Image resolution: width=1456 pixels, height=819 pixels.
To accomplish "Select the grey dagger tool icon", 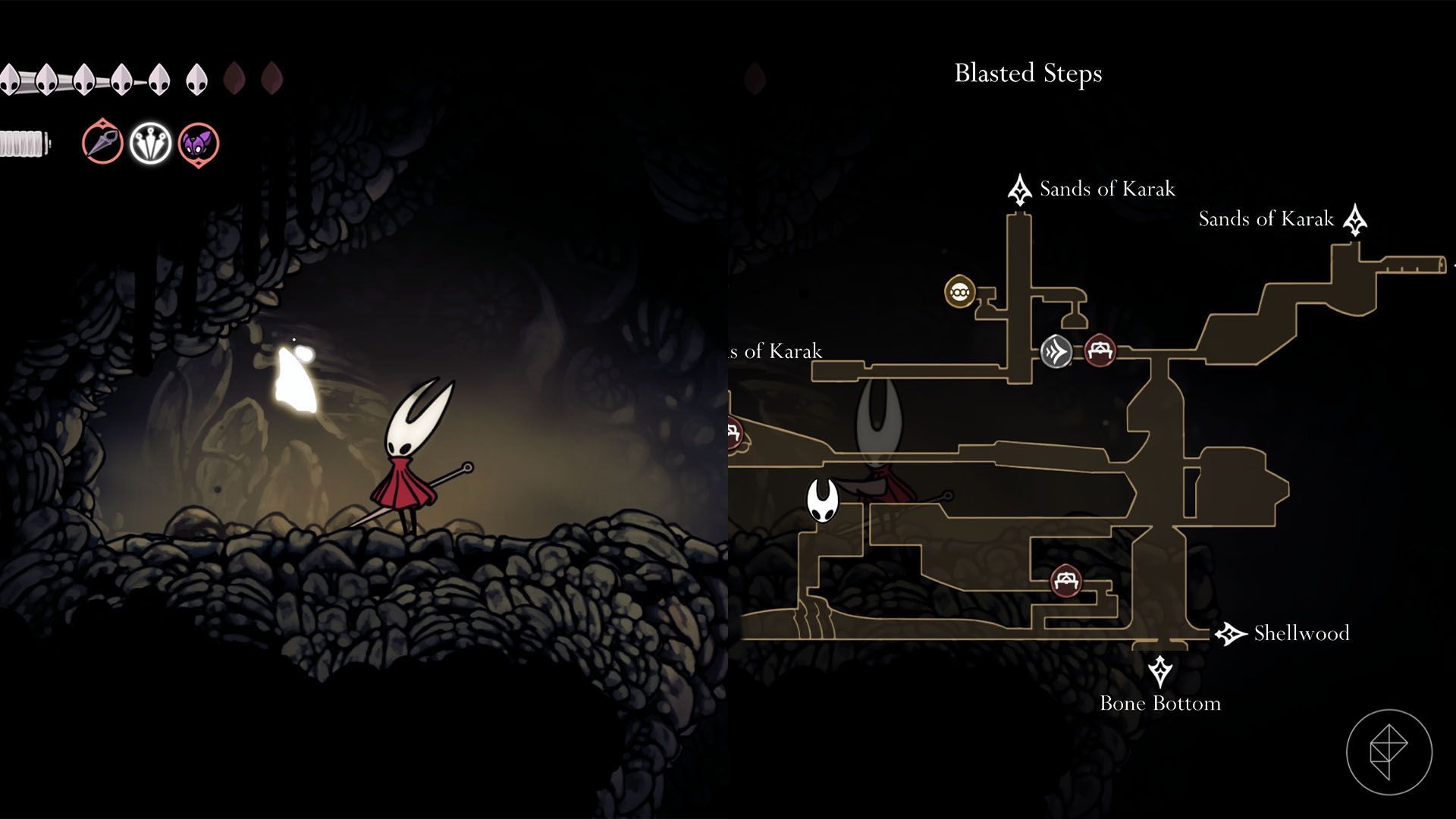I will pyautogui.click(x=102, y=143).
